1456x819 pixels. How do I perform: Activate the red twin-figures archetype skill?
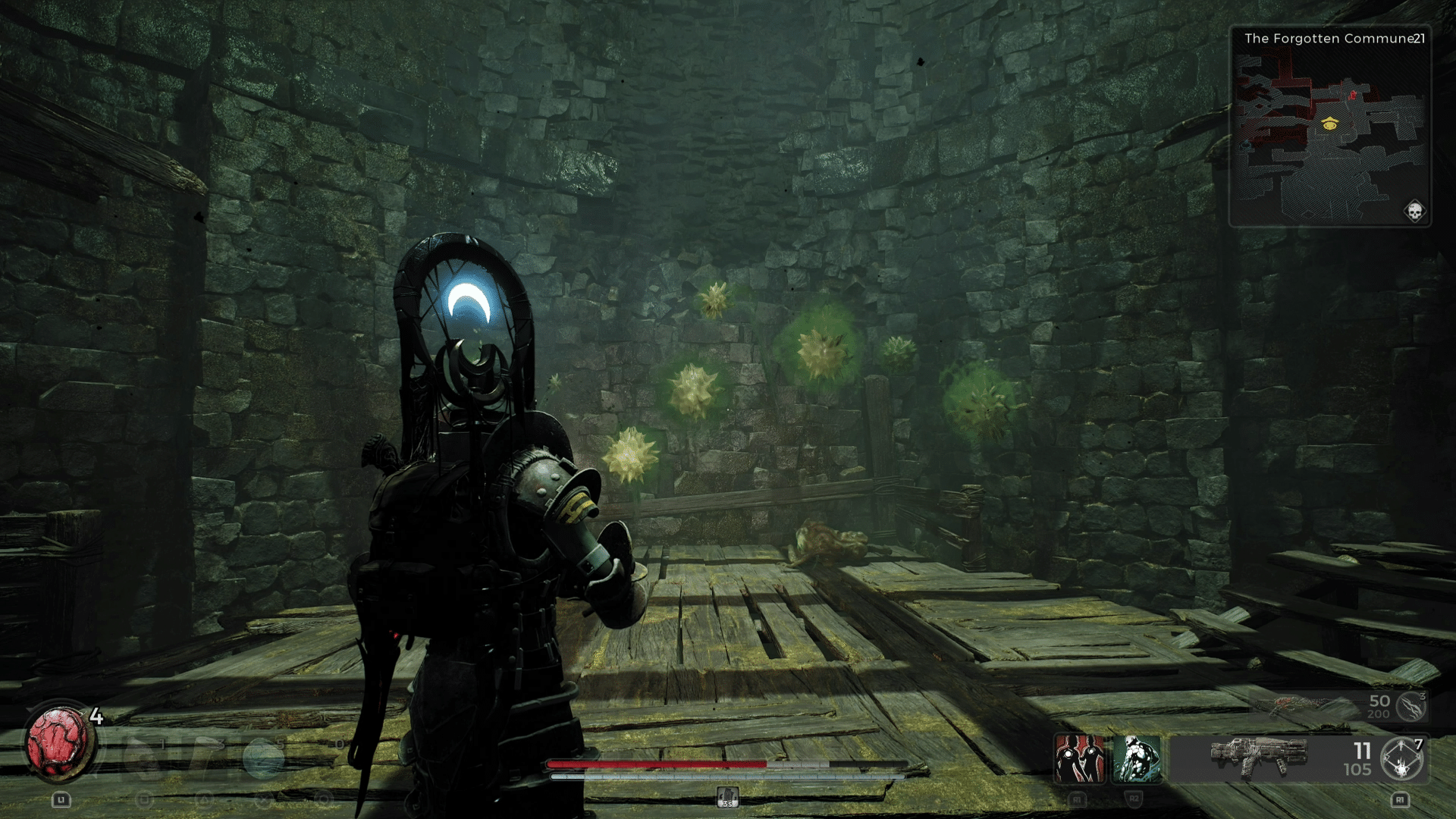coord(1080,758)
